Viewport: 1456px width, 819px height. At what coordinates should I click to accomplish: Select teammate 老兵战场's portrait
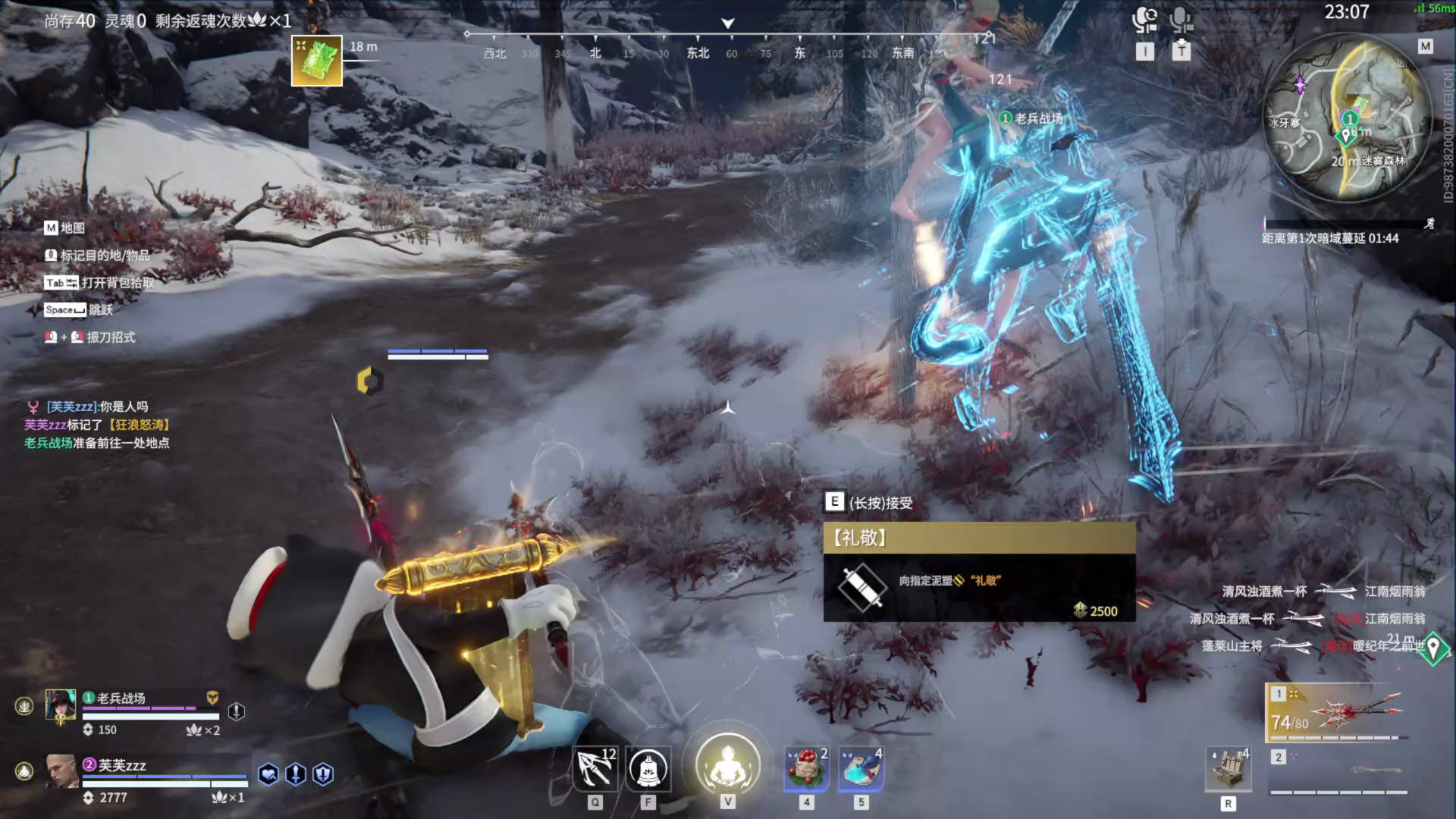tap(61, 706)
